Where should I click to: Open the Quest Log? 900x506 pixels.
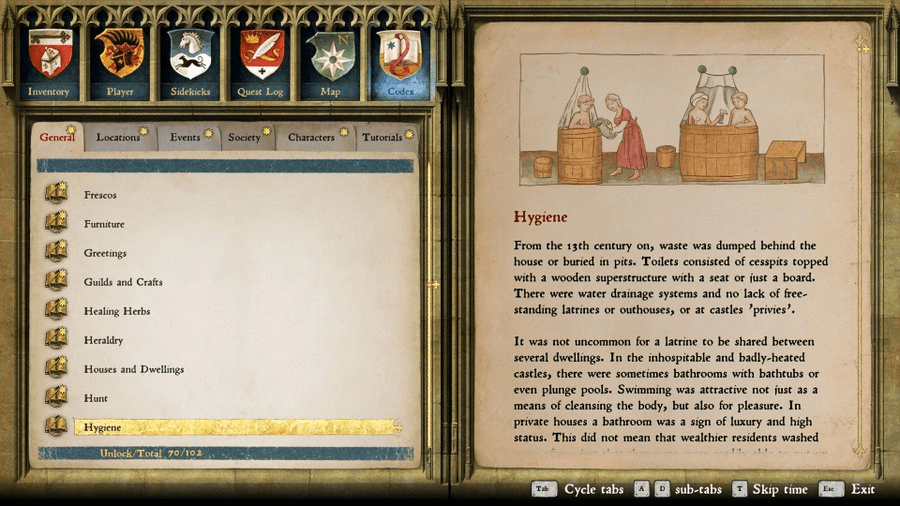[260, 59]
